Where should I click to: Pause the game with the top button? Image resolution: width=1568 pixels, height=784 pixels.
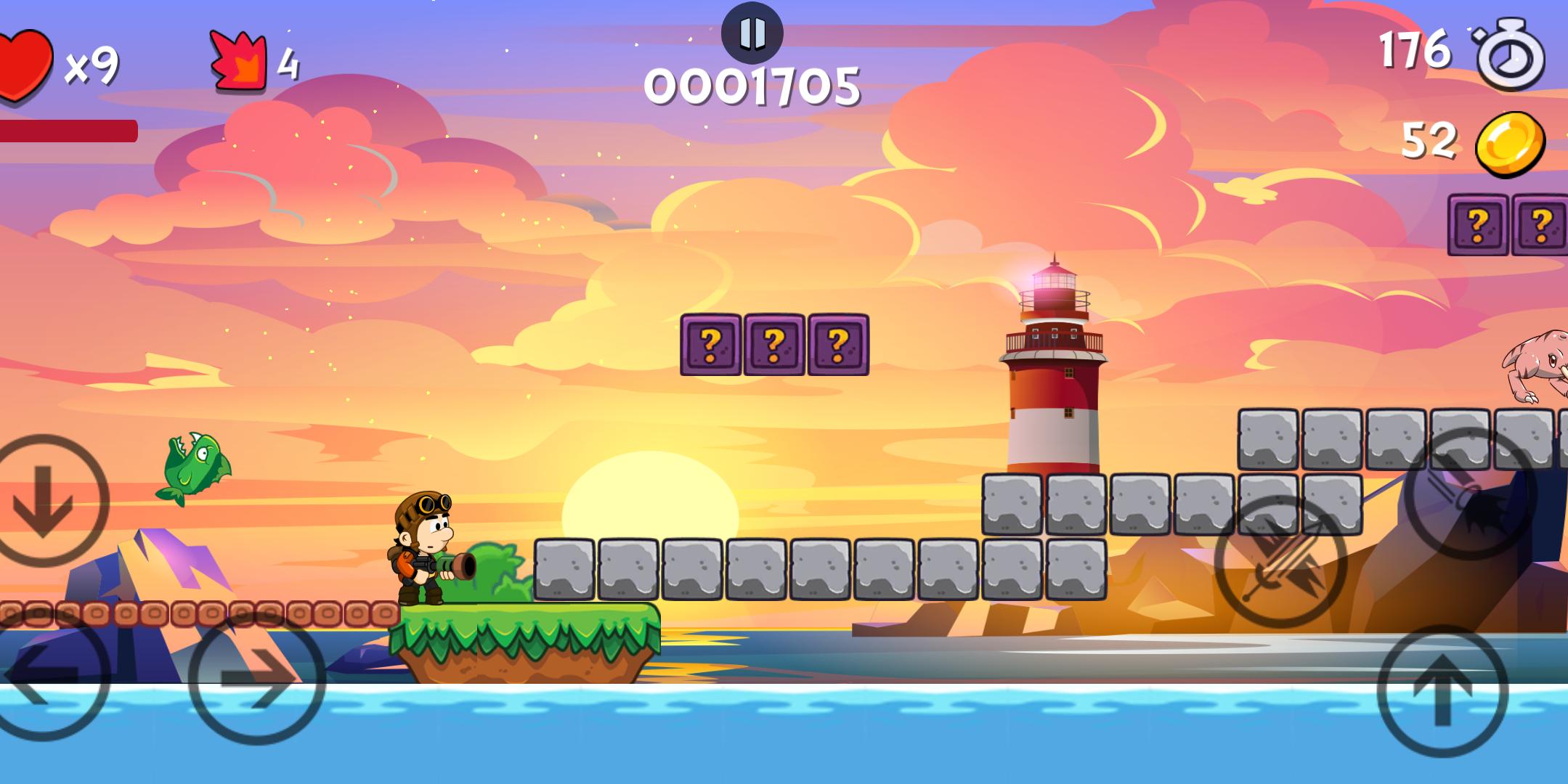[752, 33]
